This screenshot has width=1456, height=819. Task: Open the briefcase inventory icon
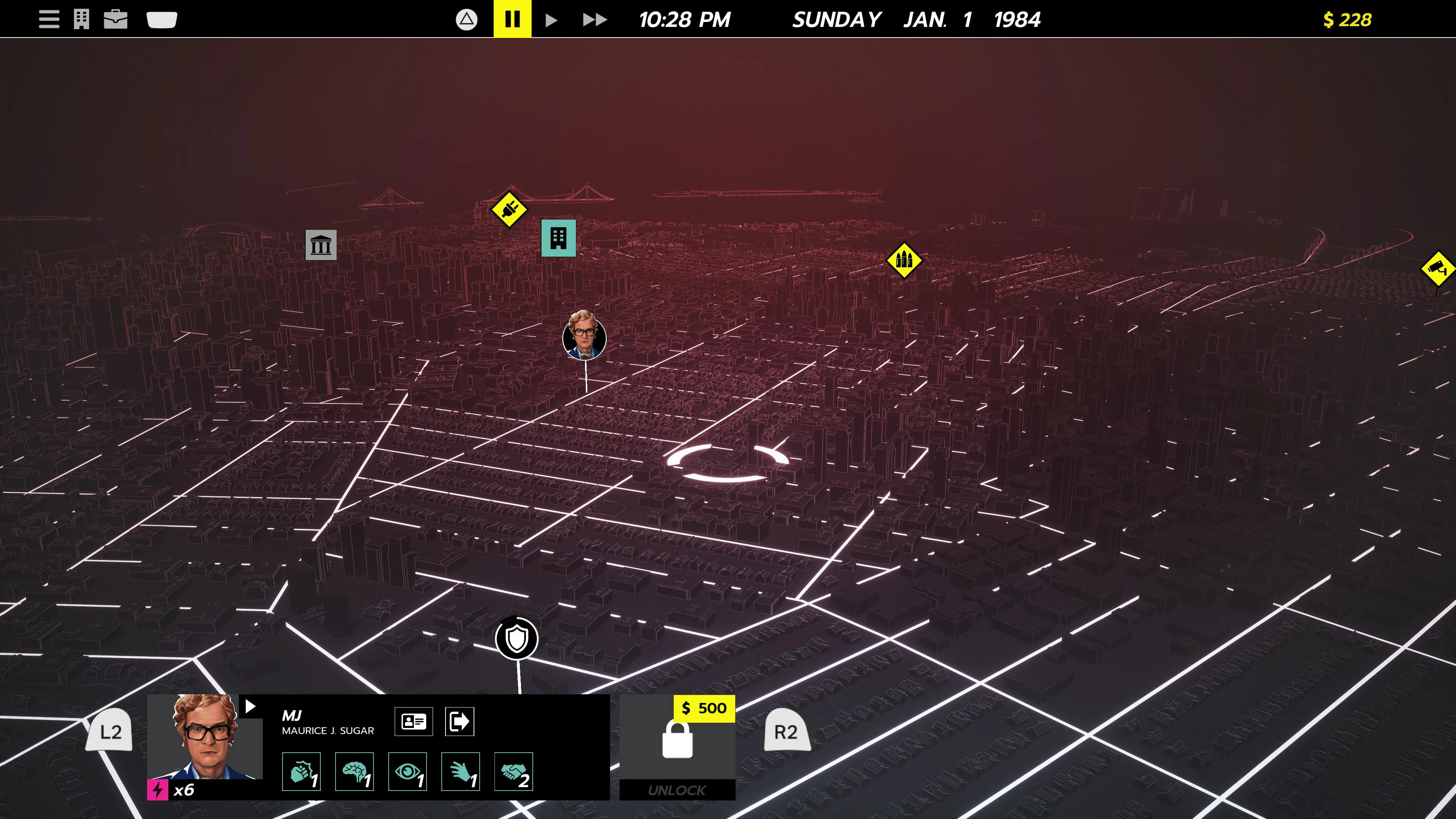pyautogui.click(x=116, y=19)
